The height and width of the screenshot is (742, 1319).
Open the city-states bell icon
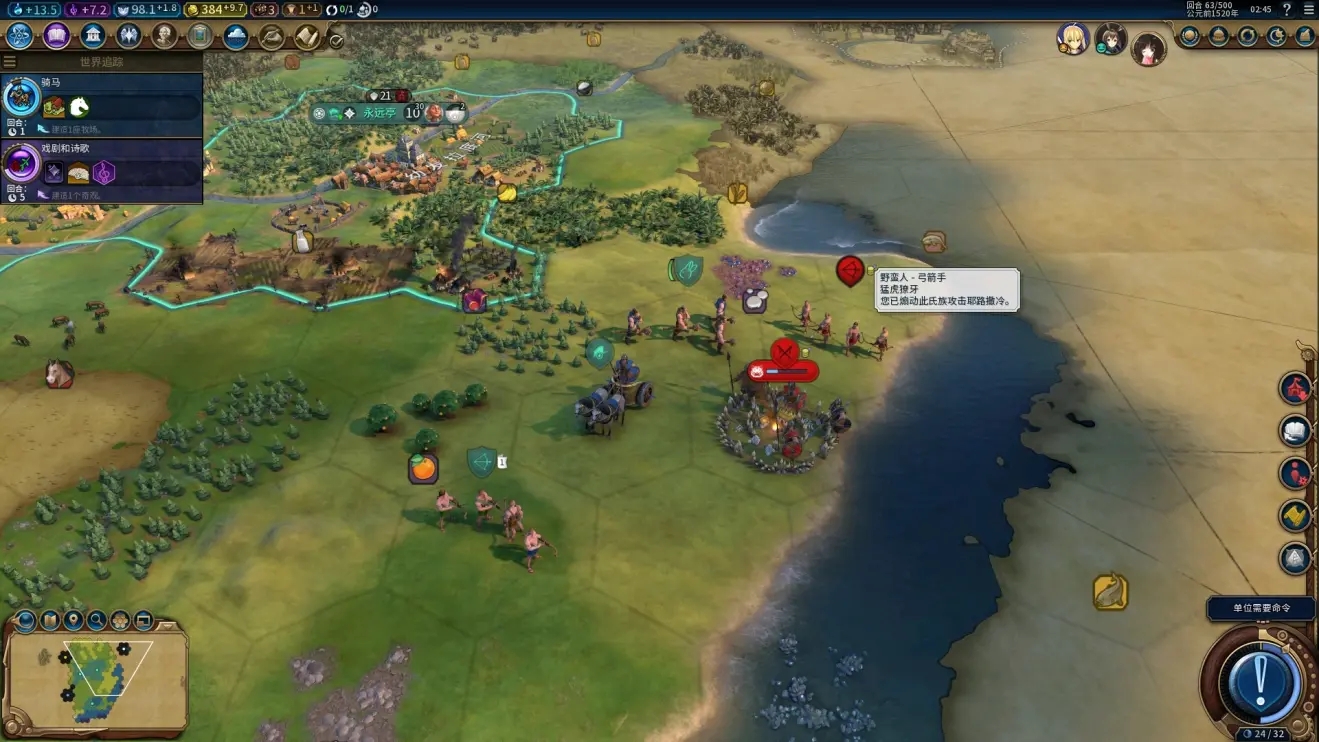click(x=1218, y=36)
